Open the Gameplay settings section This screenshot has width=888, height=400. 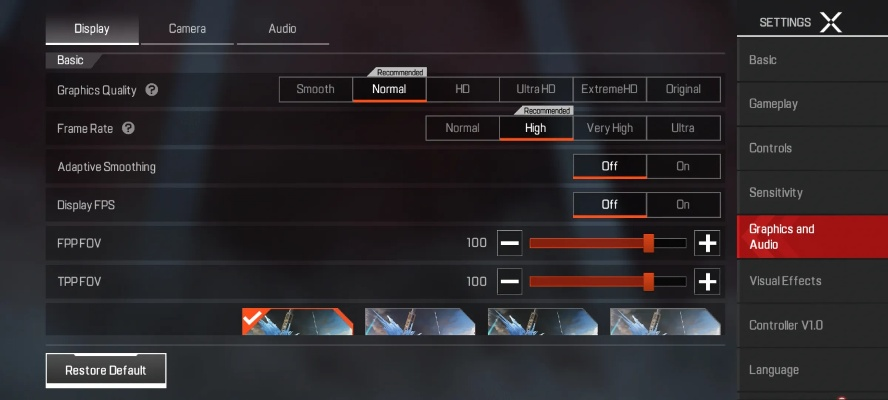pyautogui.click(x=812, y=104)
